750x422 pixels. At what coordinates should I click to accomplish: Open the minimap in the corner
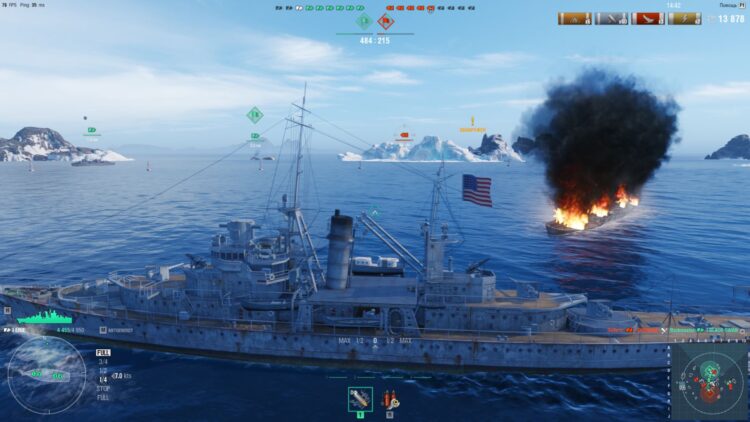tap(709, 380)
